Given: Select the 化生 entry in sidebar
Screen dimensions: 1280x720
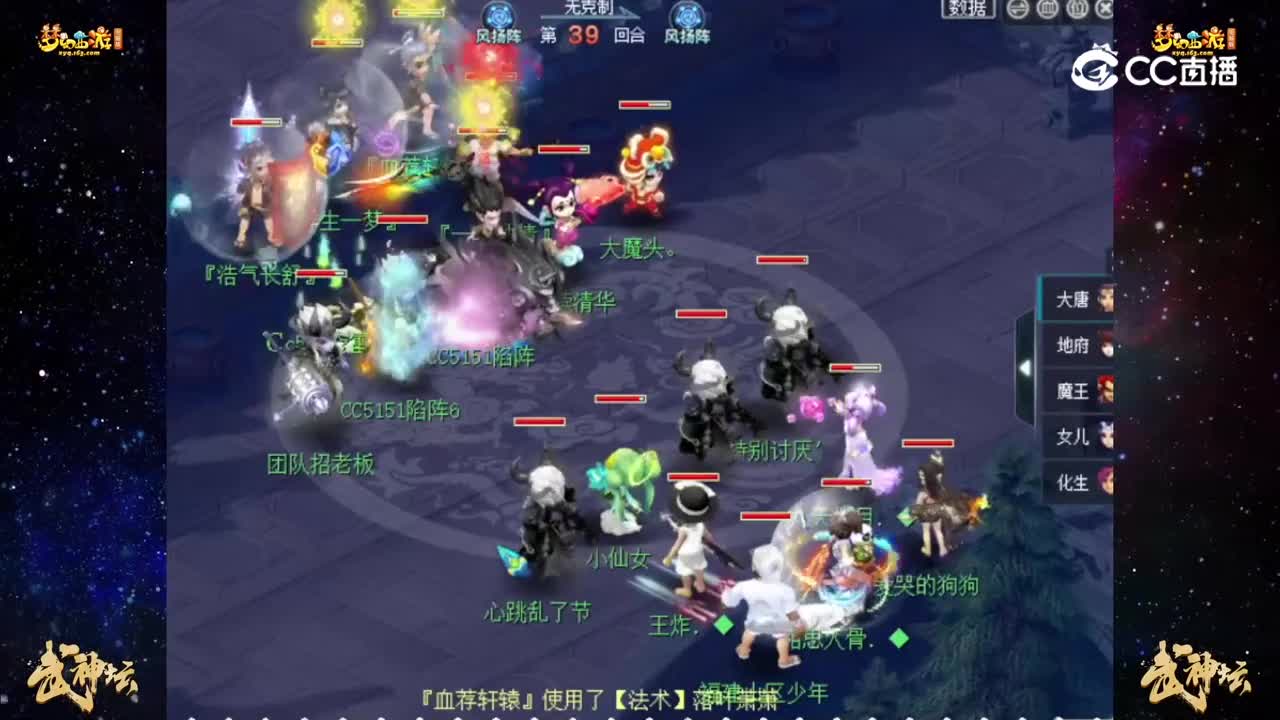Looking at the screenshot, I should click(x=1075, y=482).
